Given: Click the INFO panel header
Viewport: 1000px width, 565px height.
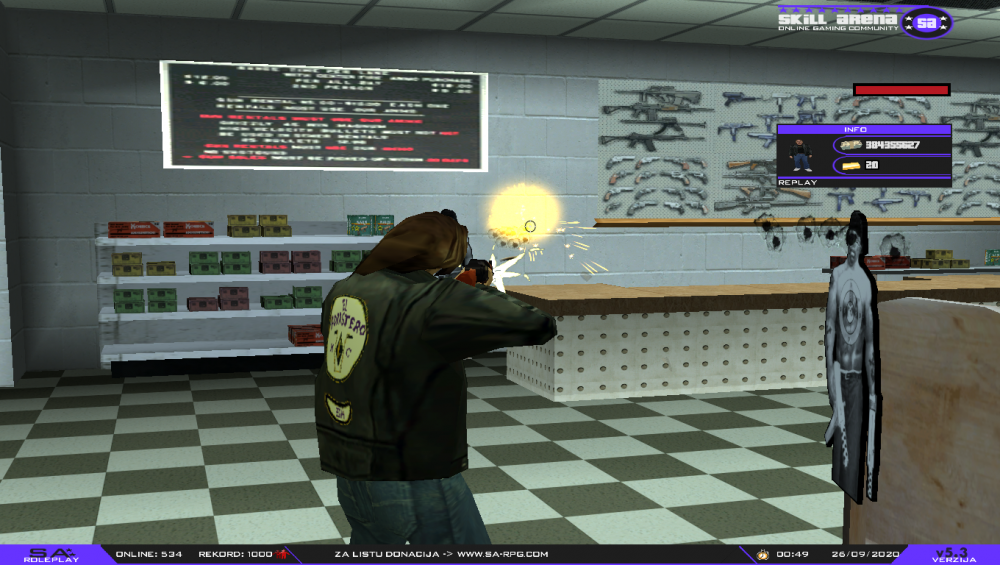Looking at the screenshot, I should click(863, 130).
